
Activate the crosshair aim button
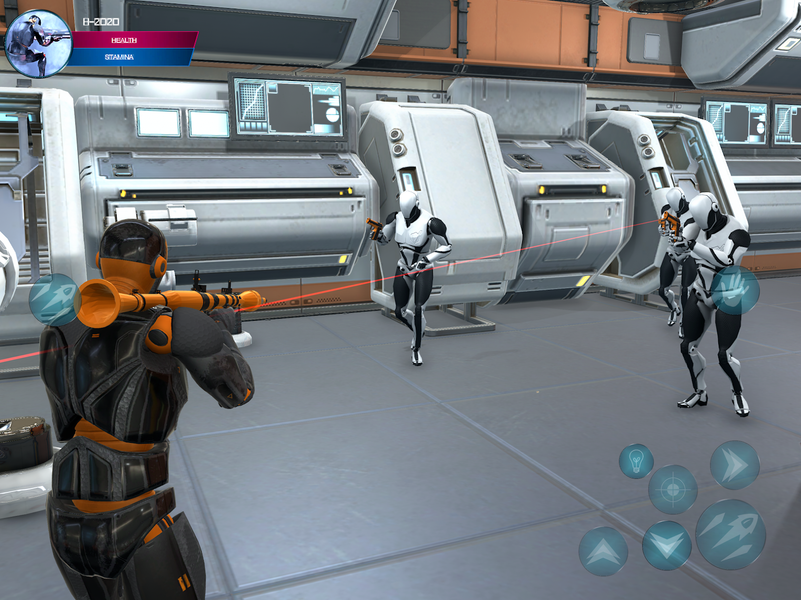click(x=673, y=489)
